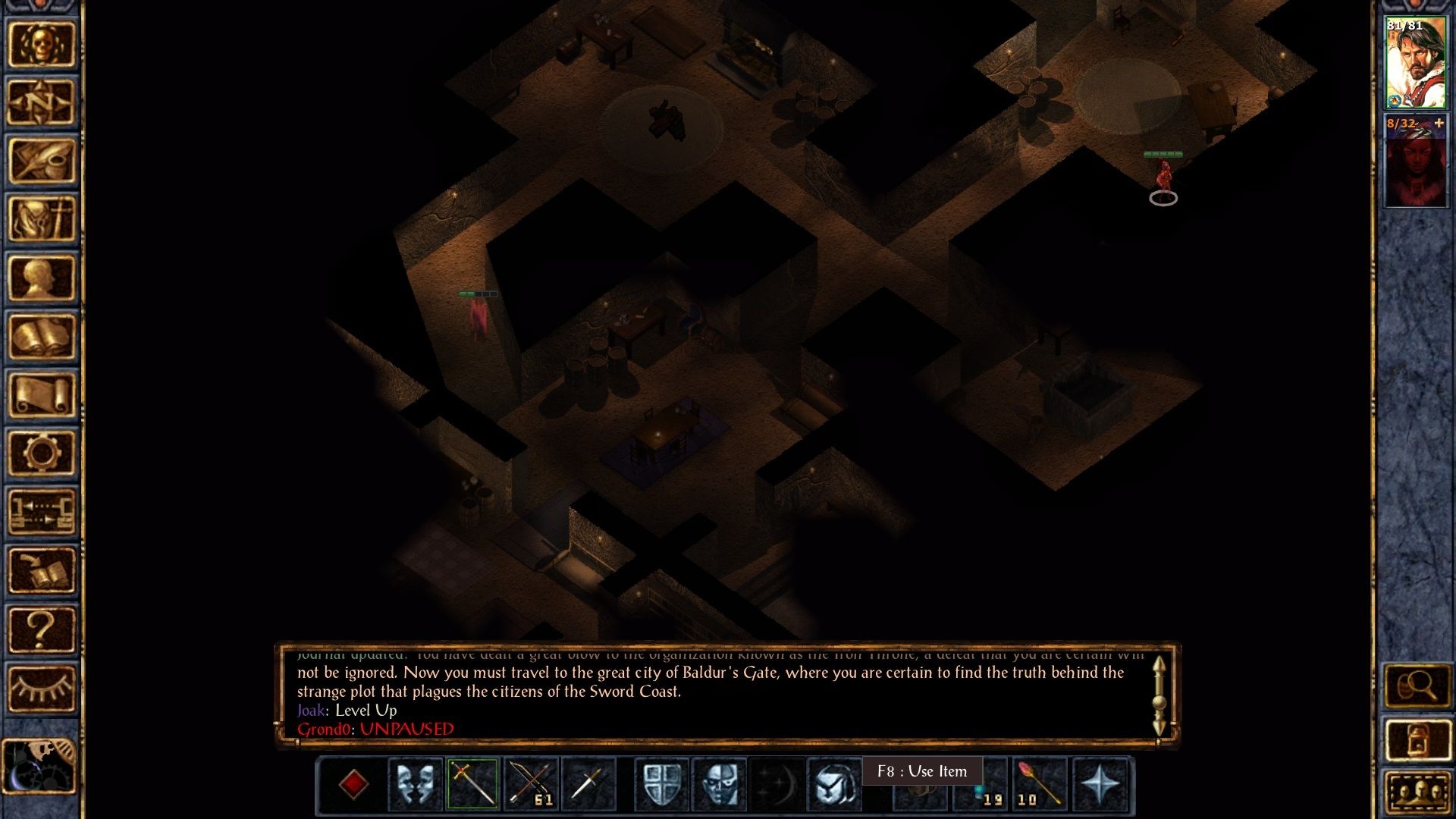
Task: Open the inventory screen button
Action: pyautogui.click(x=42, y=219)
